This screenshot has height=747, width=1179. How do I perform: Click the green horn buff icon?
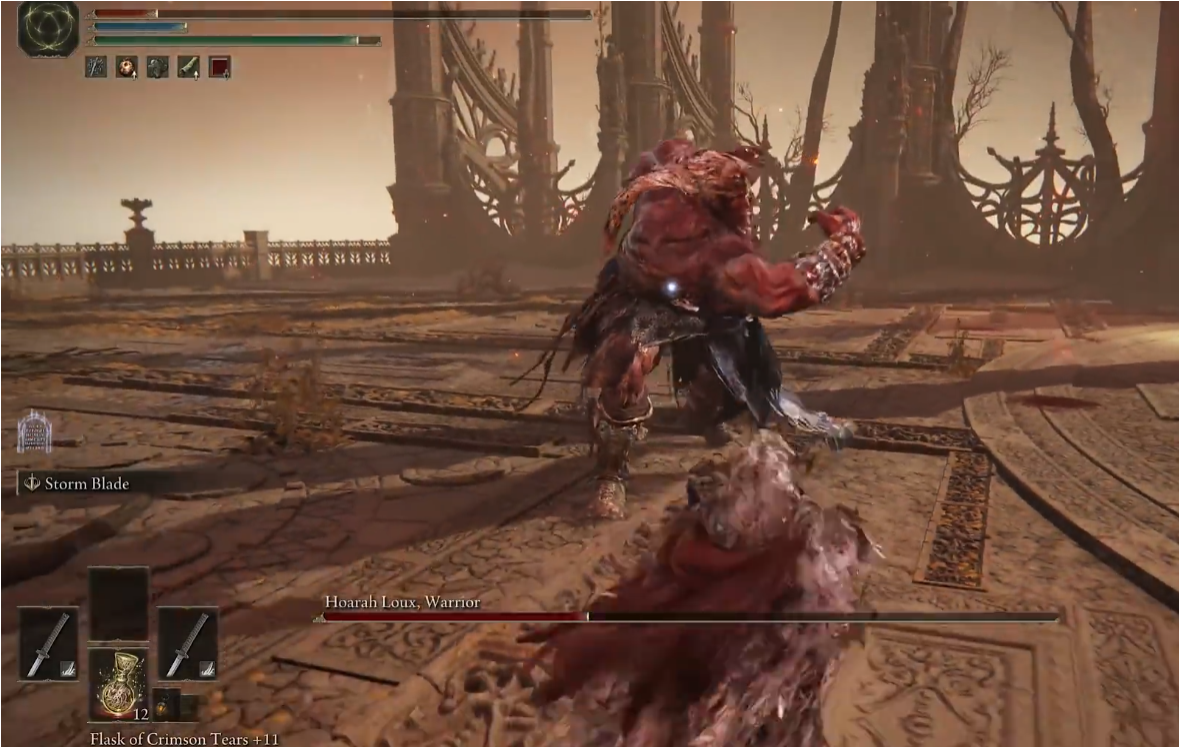(189, 67)
